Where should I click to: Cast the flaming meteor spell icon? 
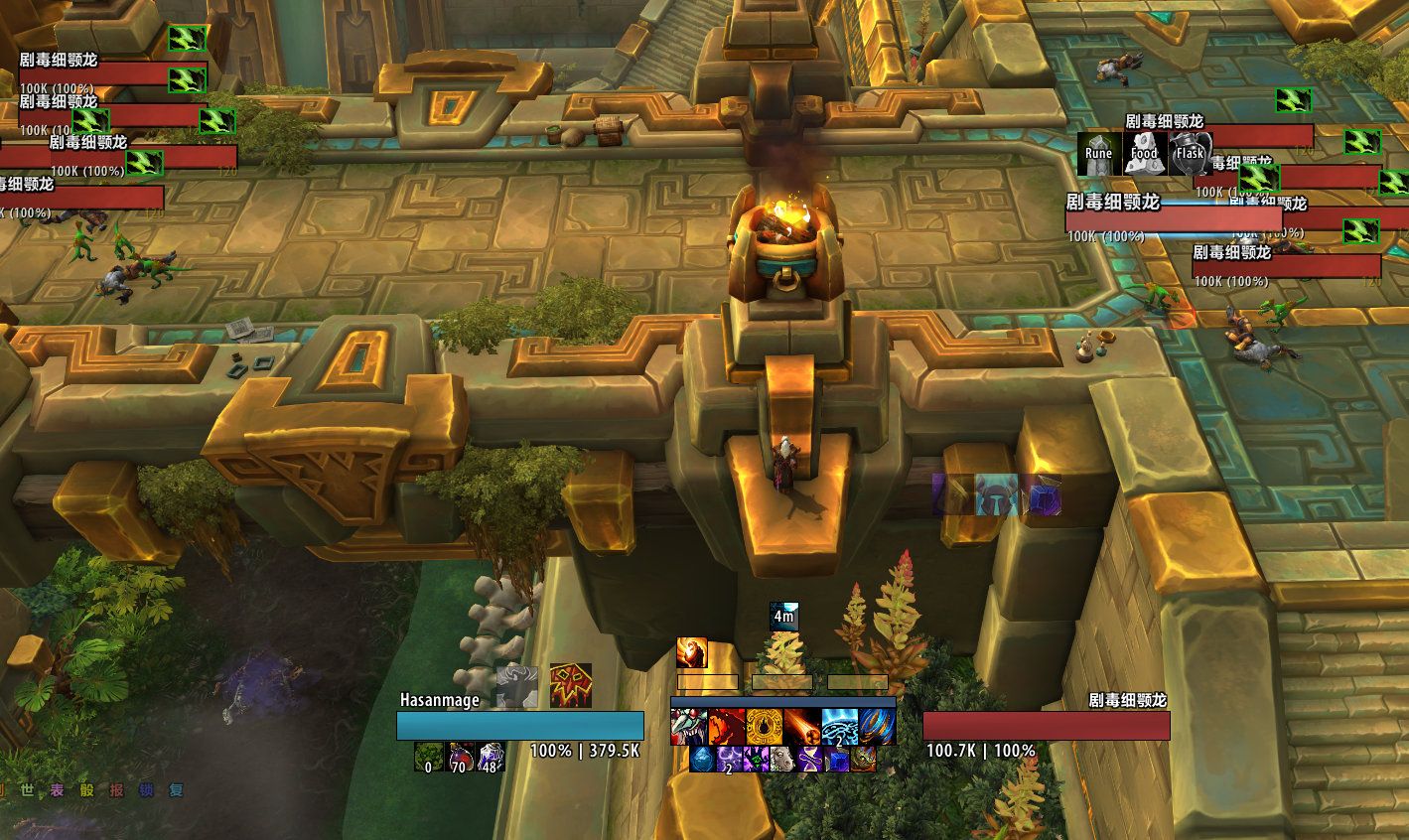point(802,727)
